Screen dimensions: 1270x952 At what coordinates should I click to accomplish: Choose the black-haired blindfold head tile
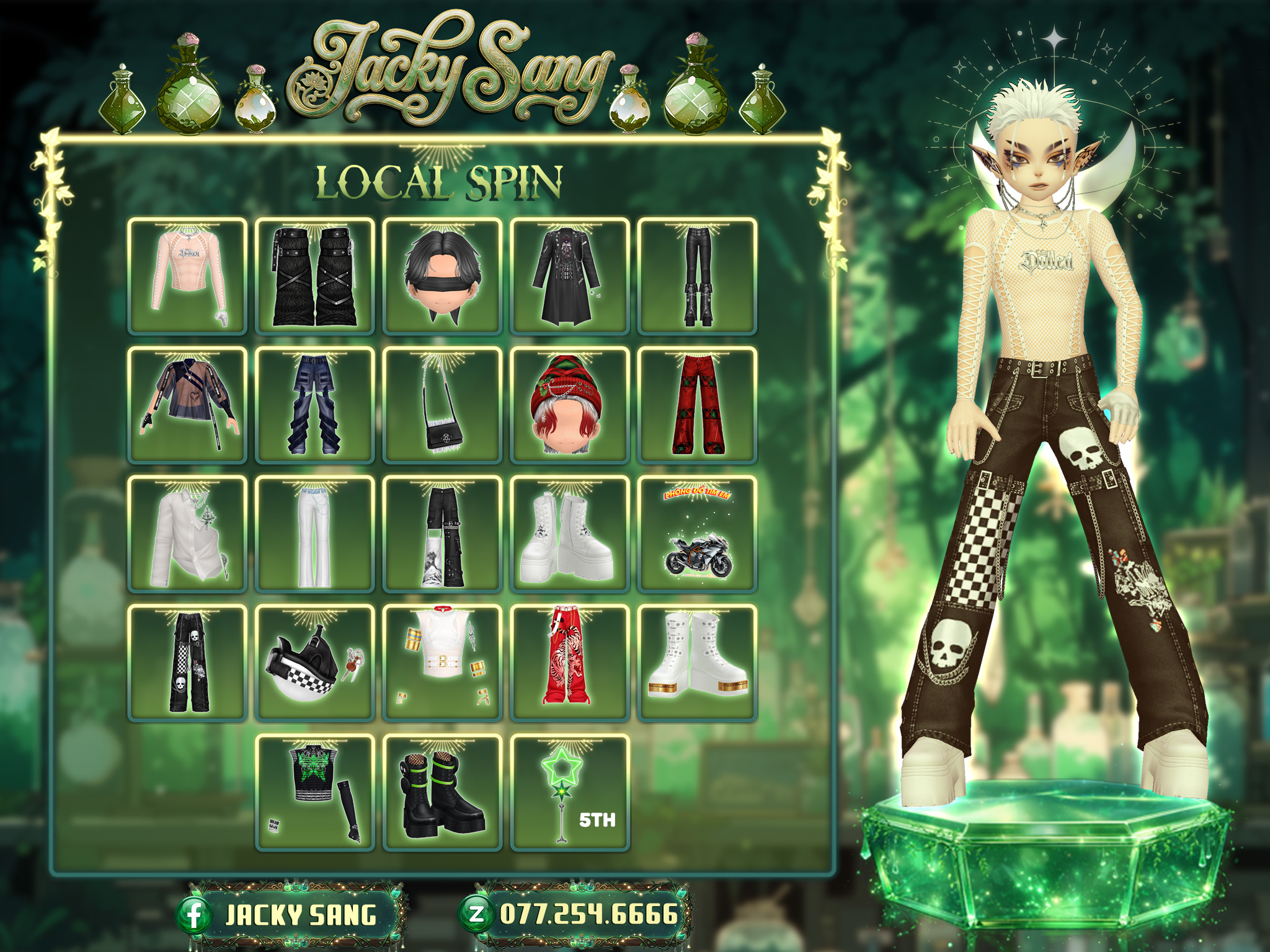click(x=442, y=276)
